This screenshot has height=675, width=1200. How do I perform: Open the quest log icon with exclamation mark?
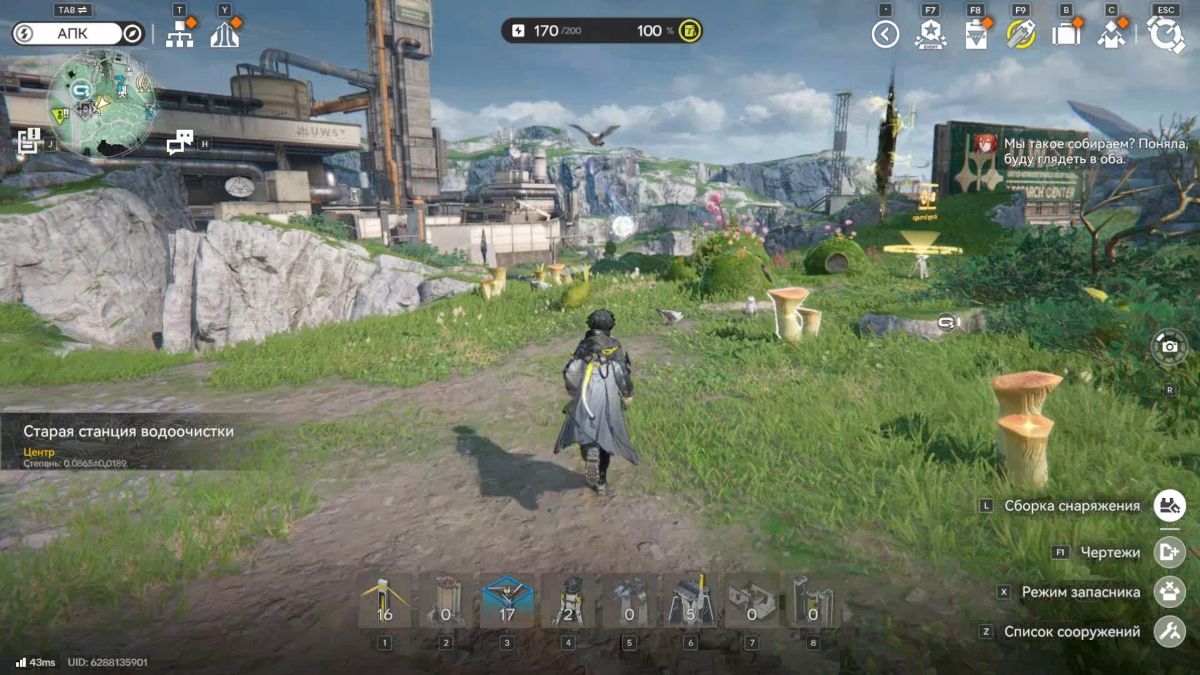pyautogui.click(x=28, y=141)
